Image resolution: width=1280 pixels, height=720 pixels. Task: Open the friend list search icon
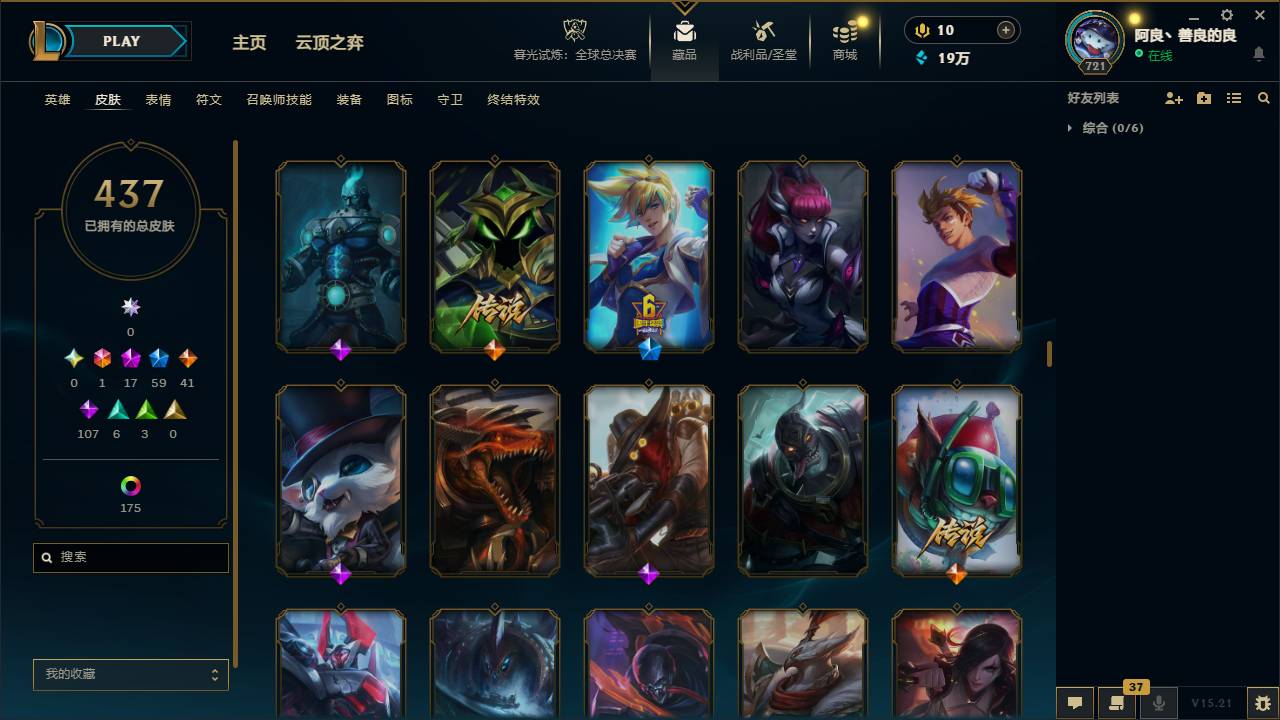point(1264,97)
